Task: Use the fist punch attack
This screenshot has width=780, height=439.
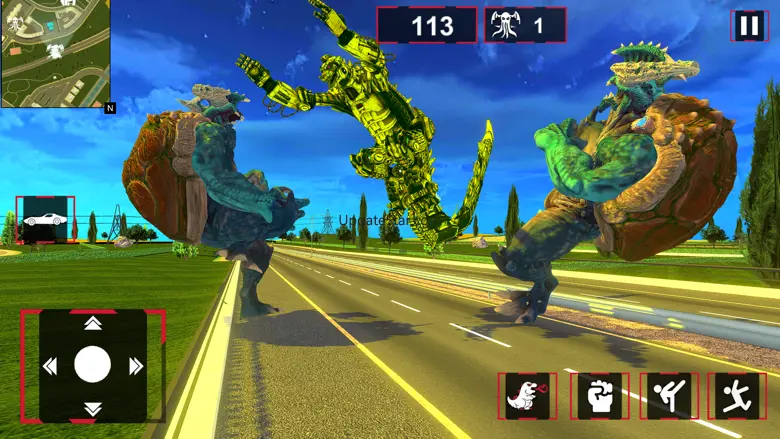Action: [x=599, y=396]
